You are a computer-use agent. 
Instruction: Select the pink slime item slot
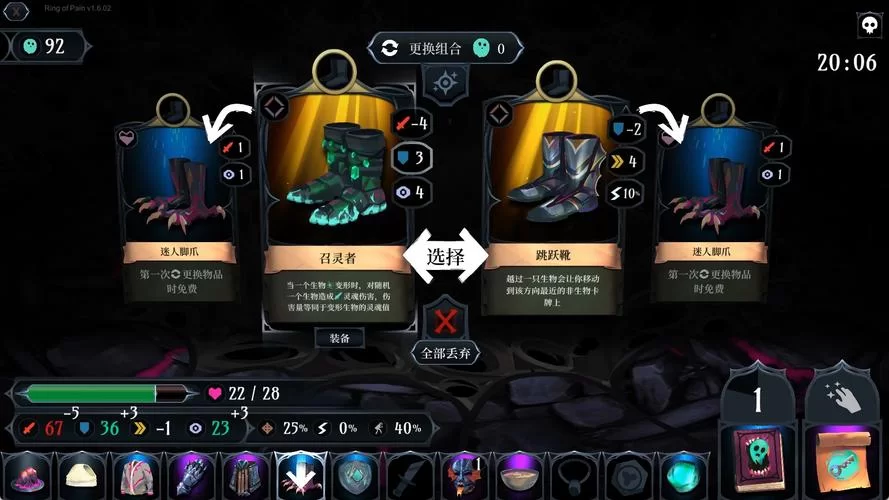click(x=25, y=475)
